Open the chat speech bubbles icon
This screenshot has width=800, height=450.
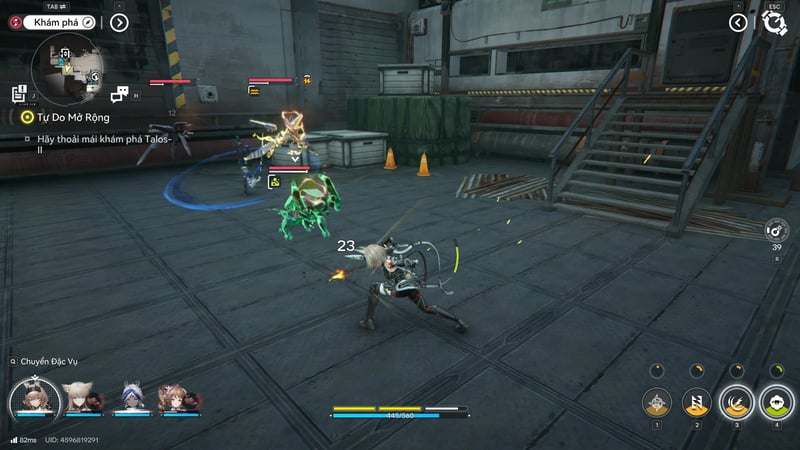point(120,94)
